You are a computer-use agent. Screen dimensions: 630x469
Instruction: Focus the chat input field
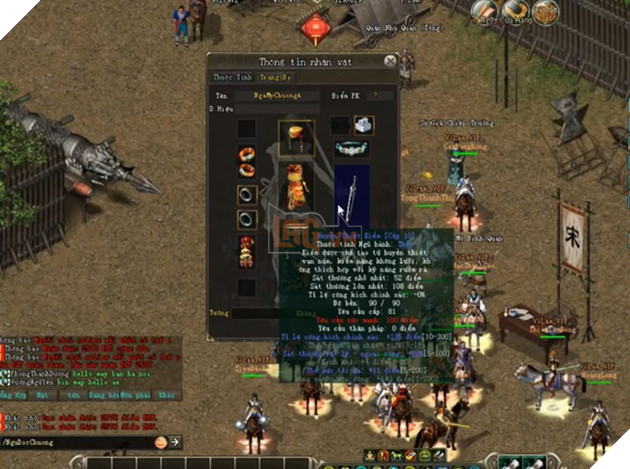(78, 441)
